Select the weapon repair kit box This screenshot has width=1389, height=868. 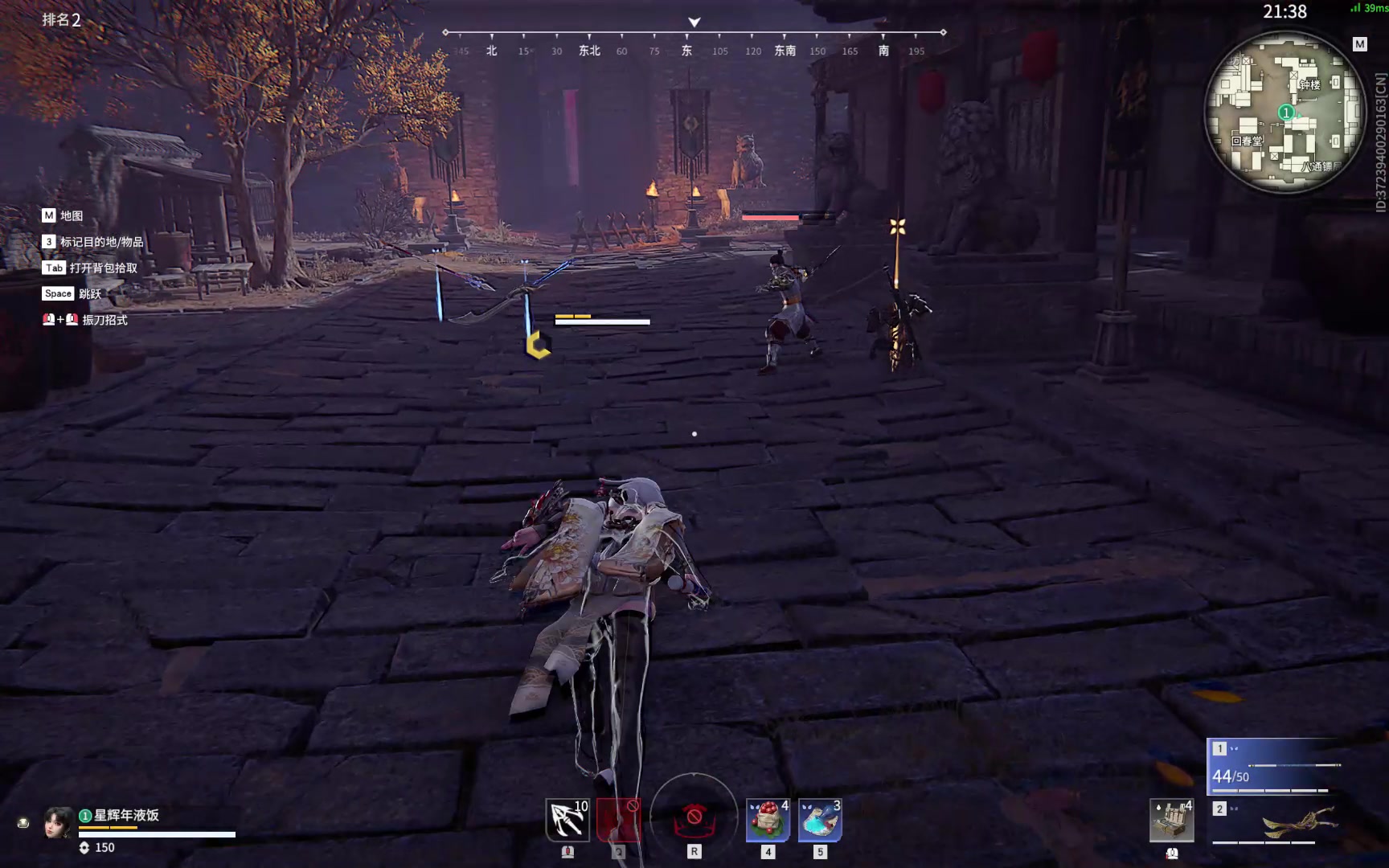click(x=1171, y=821)
